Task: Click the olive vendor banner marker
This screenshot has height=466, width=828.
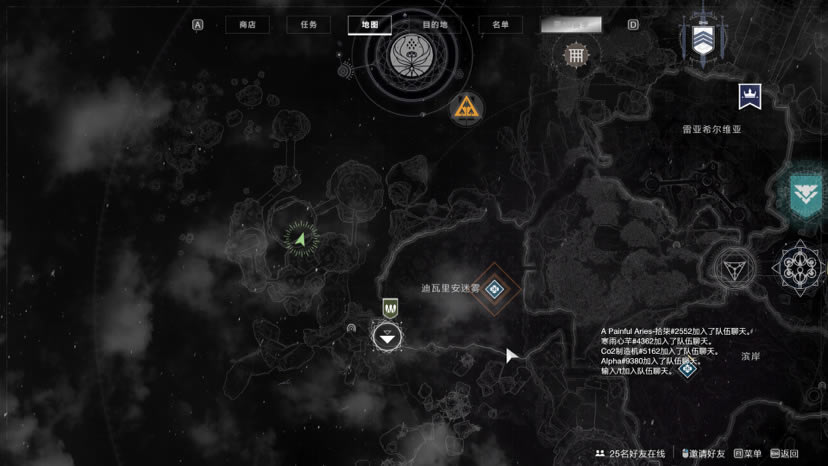Action: click(x=390, y=308)
